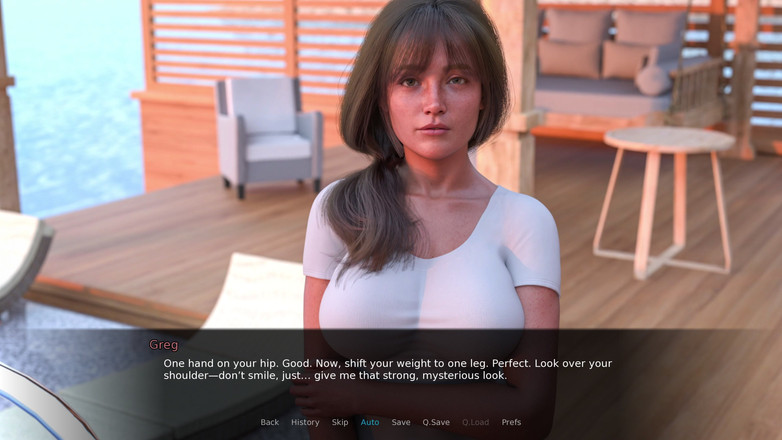Open the Prefs menu
This screenshot has width=782, height=440.
pos(511,422)
